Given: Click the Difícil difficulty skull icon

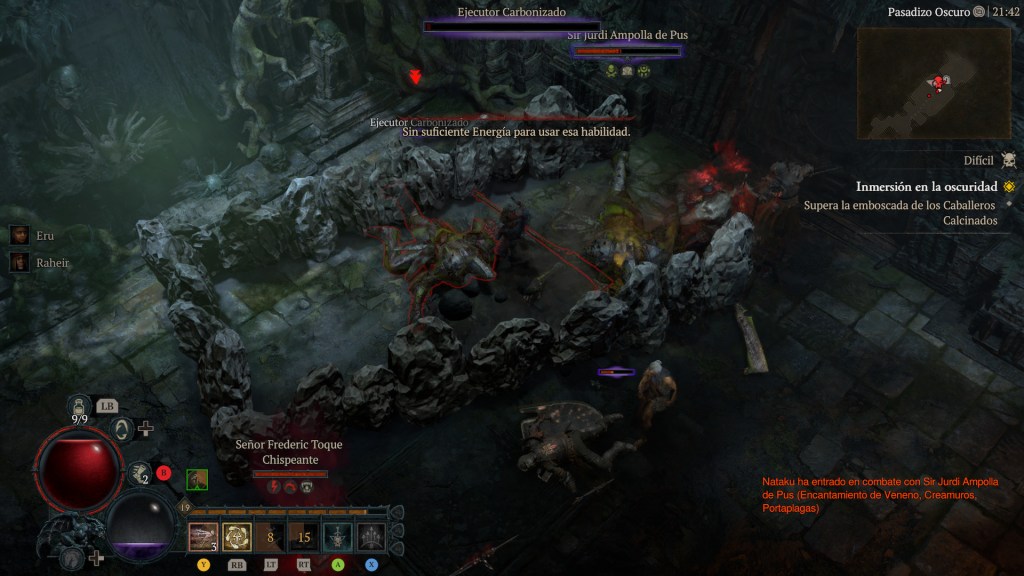Looking at the screenshot, I should pos(1008,160).
